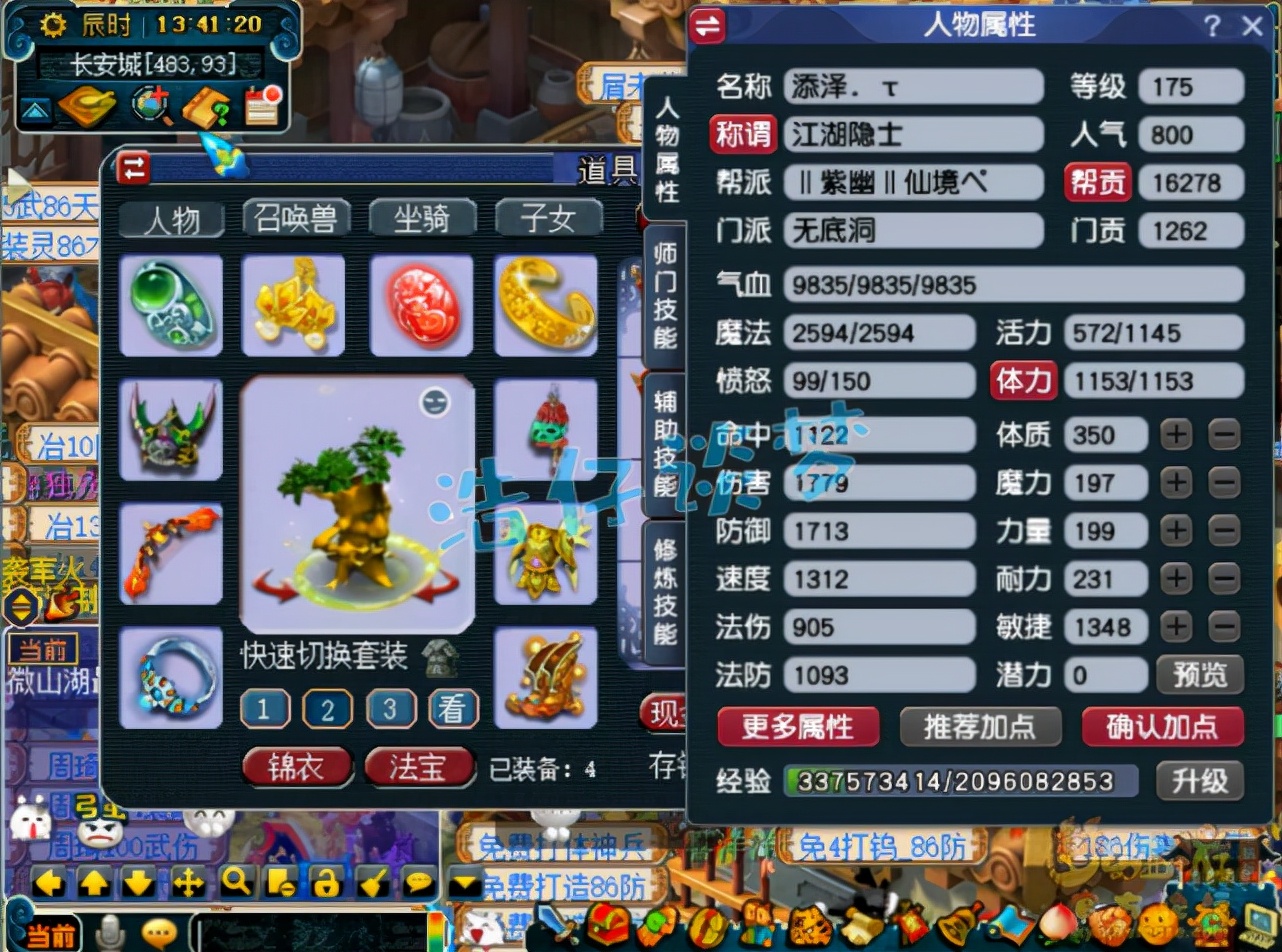1282x952 pixels.
Task: Click the green experience progress bar
Action: pyautogui.click(x=960, y=783)
